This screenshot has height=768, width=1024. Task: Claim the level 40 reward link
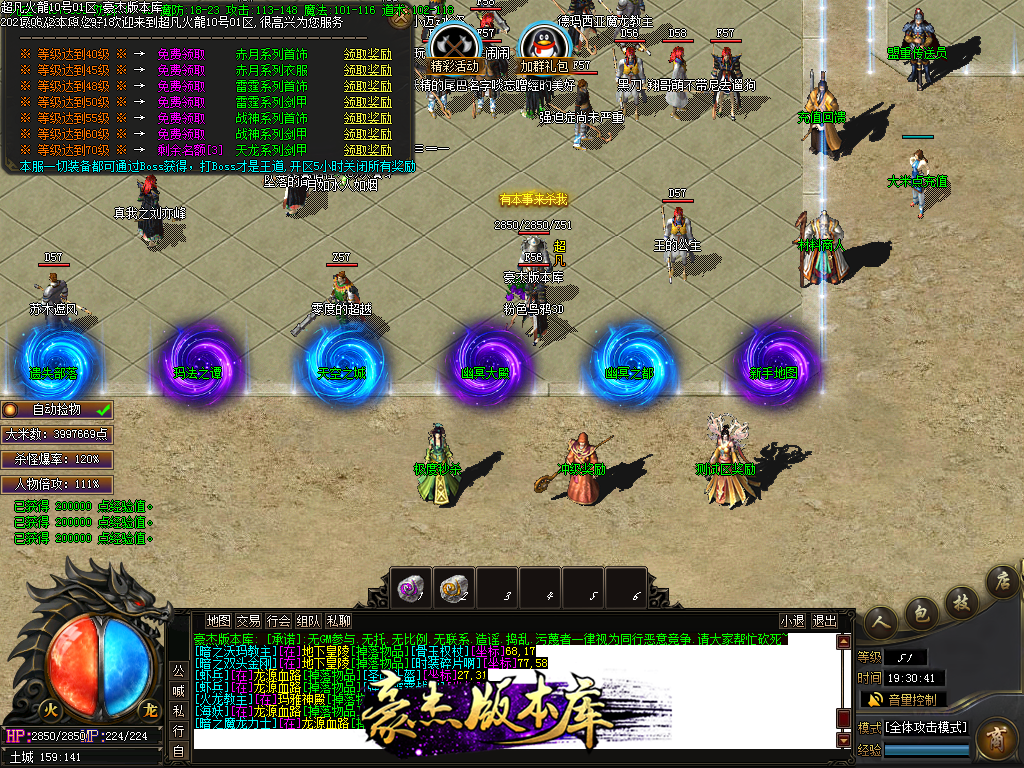[367, 54]
